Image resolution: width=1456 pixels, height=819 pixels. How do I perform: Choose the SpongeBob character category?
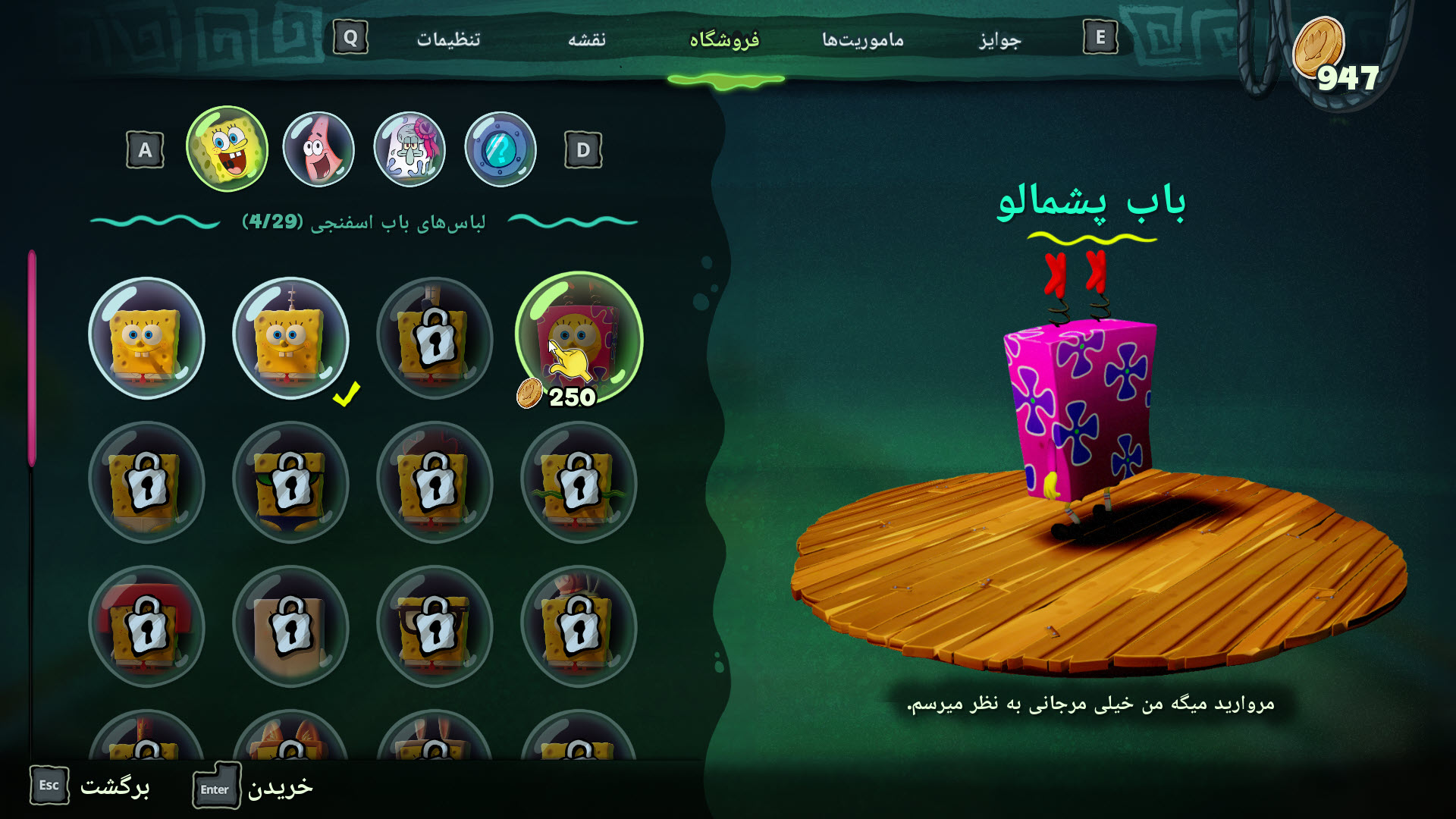click(x=227, y=149)
